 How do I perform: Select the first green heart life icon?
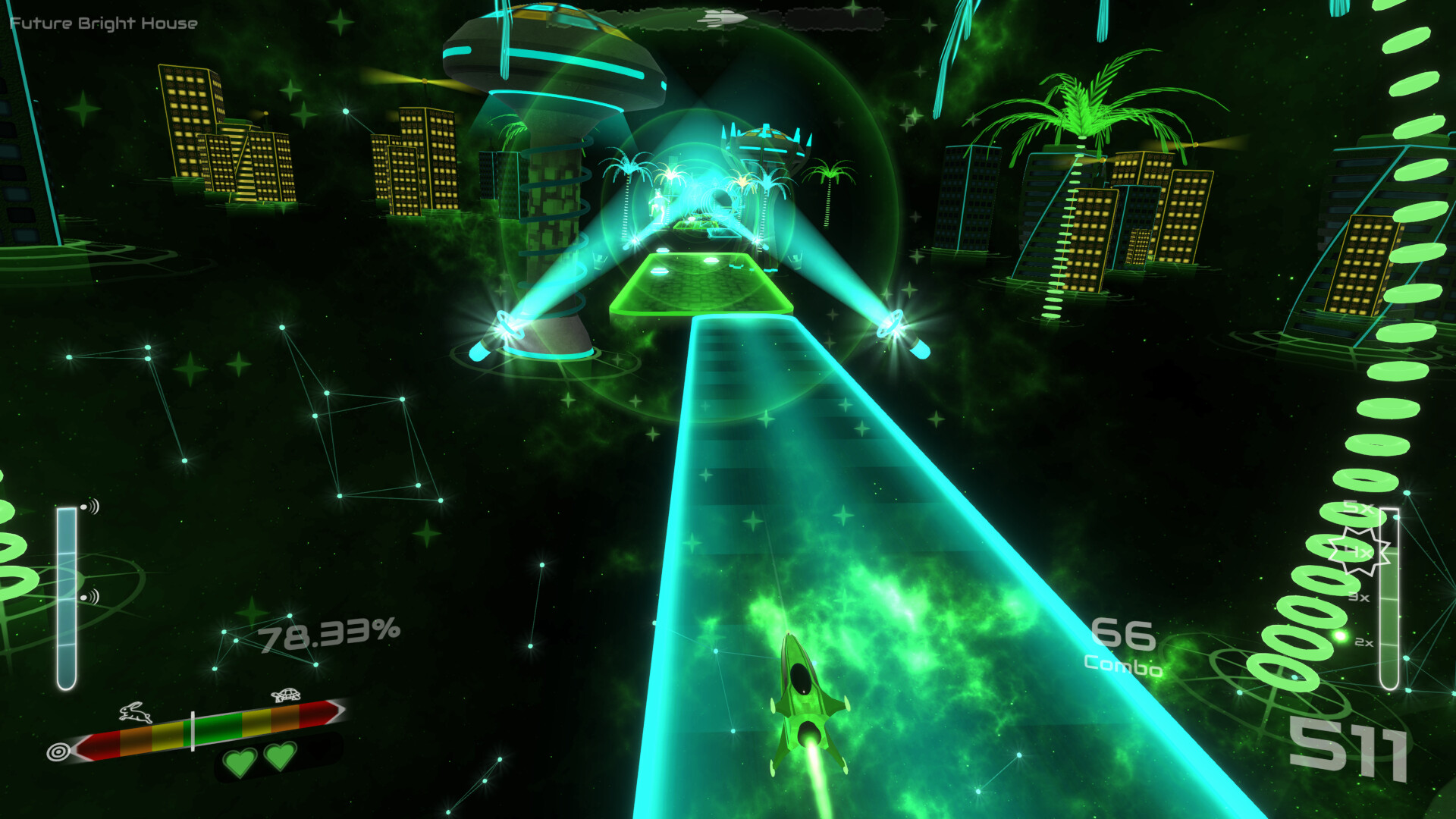pos(239,759)
